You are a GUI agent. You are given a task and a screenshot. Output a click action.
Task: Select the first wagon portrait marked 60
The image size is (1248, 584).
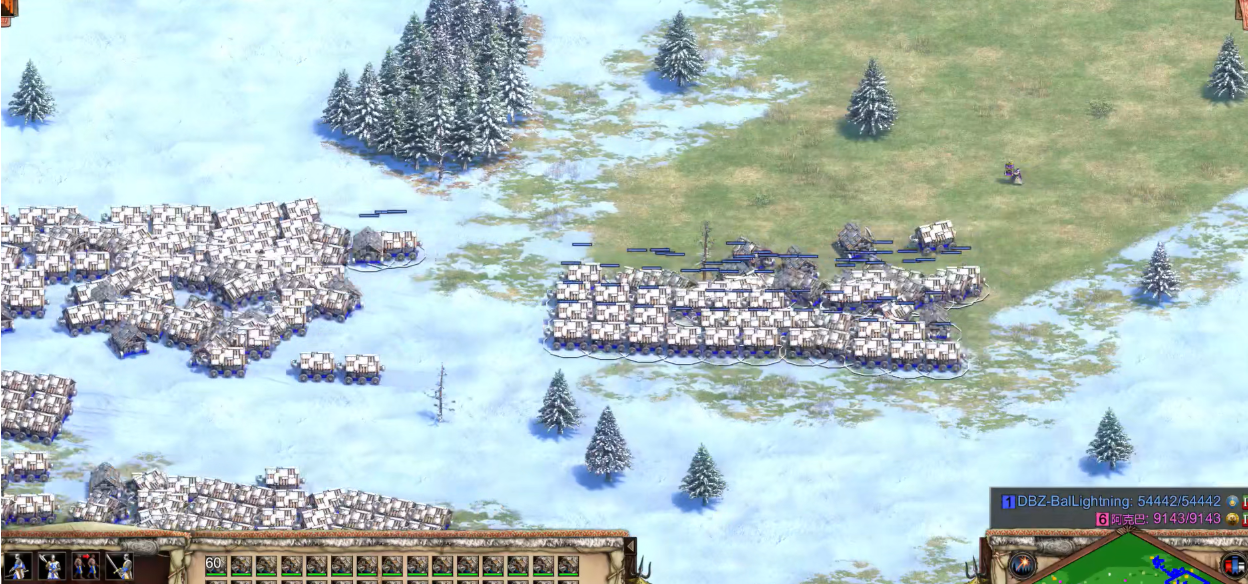215,567
